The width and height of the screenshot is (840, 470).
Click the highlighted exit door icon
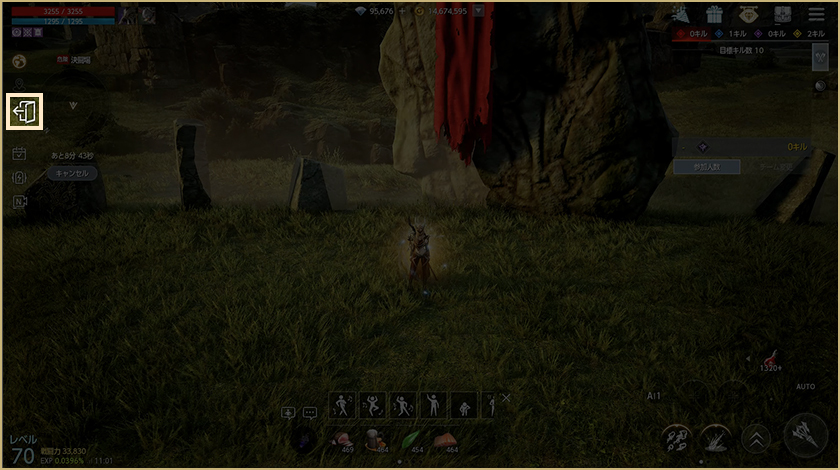tap(25, 111)
